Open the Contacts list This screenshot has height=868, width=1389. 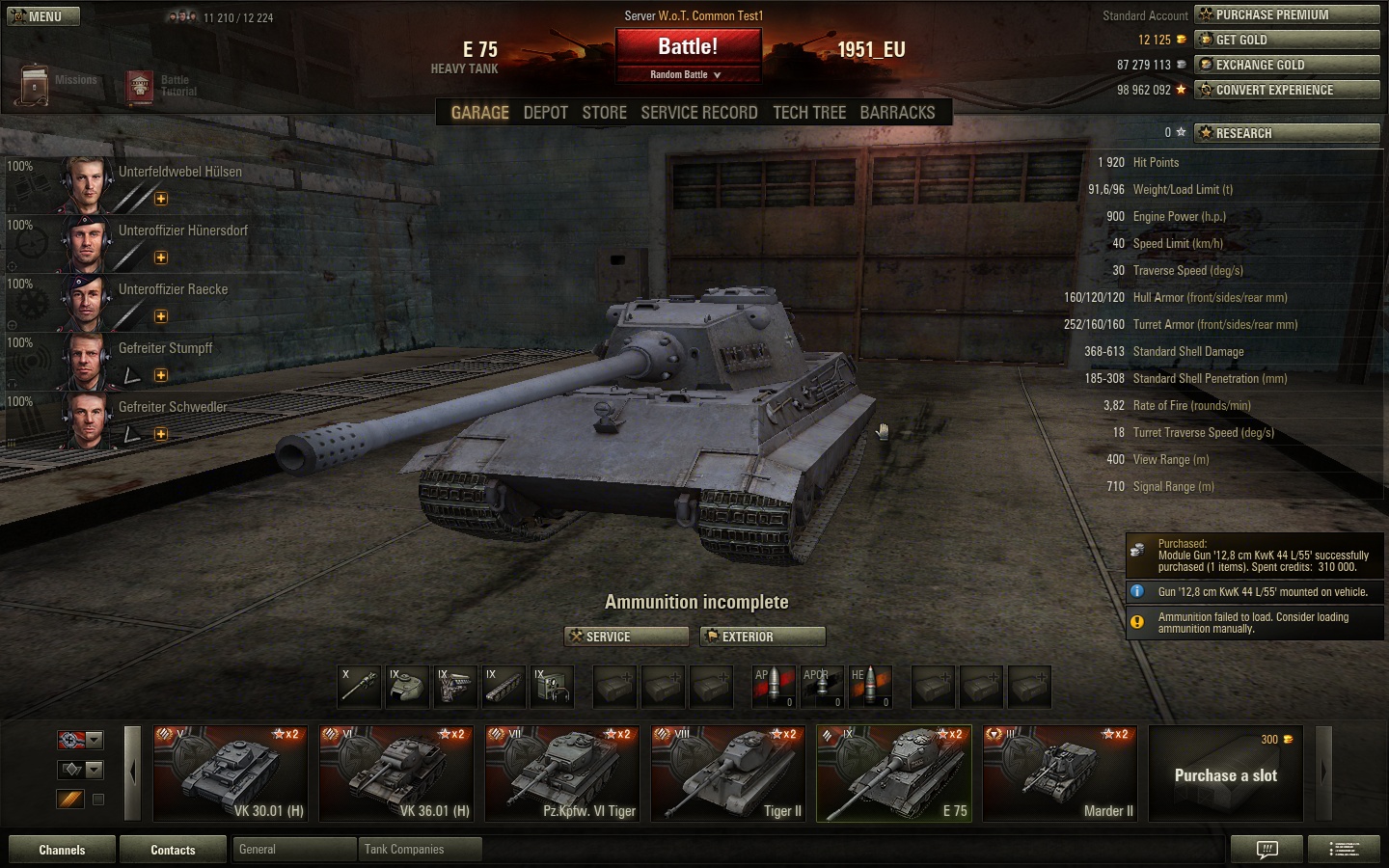point(173,850)
